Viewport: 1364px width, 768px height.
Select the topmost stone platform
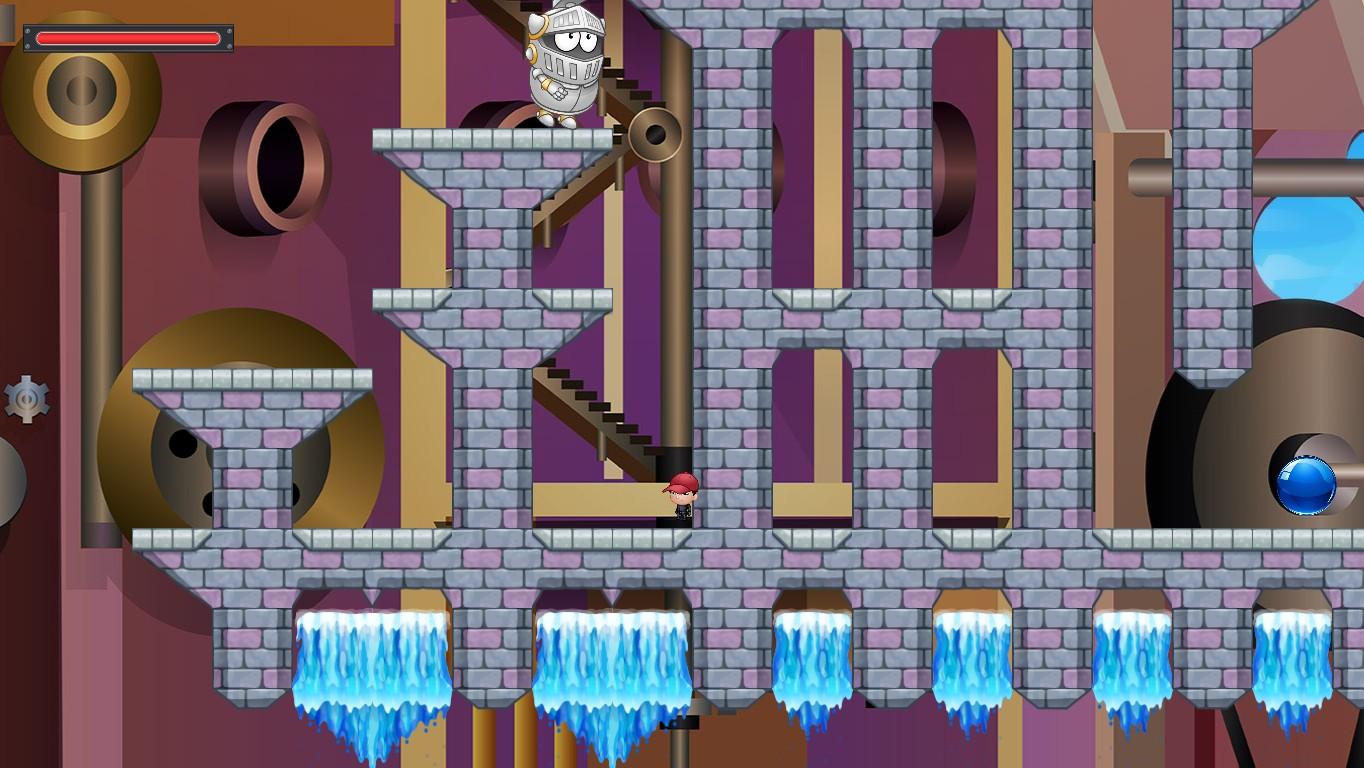[490, 140]
